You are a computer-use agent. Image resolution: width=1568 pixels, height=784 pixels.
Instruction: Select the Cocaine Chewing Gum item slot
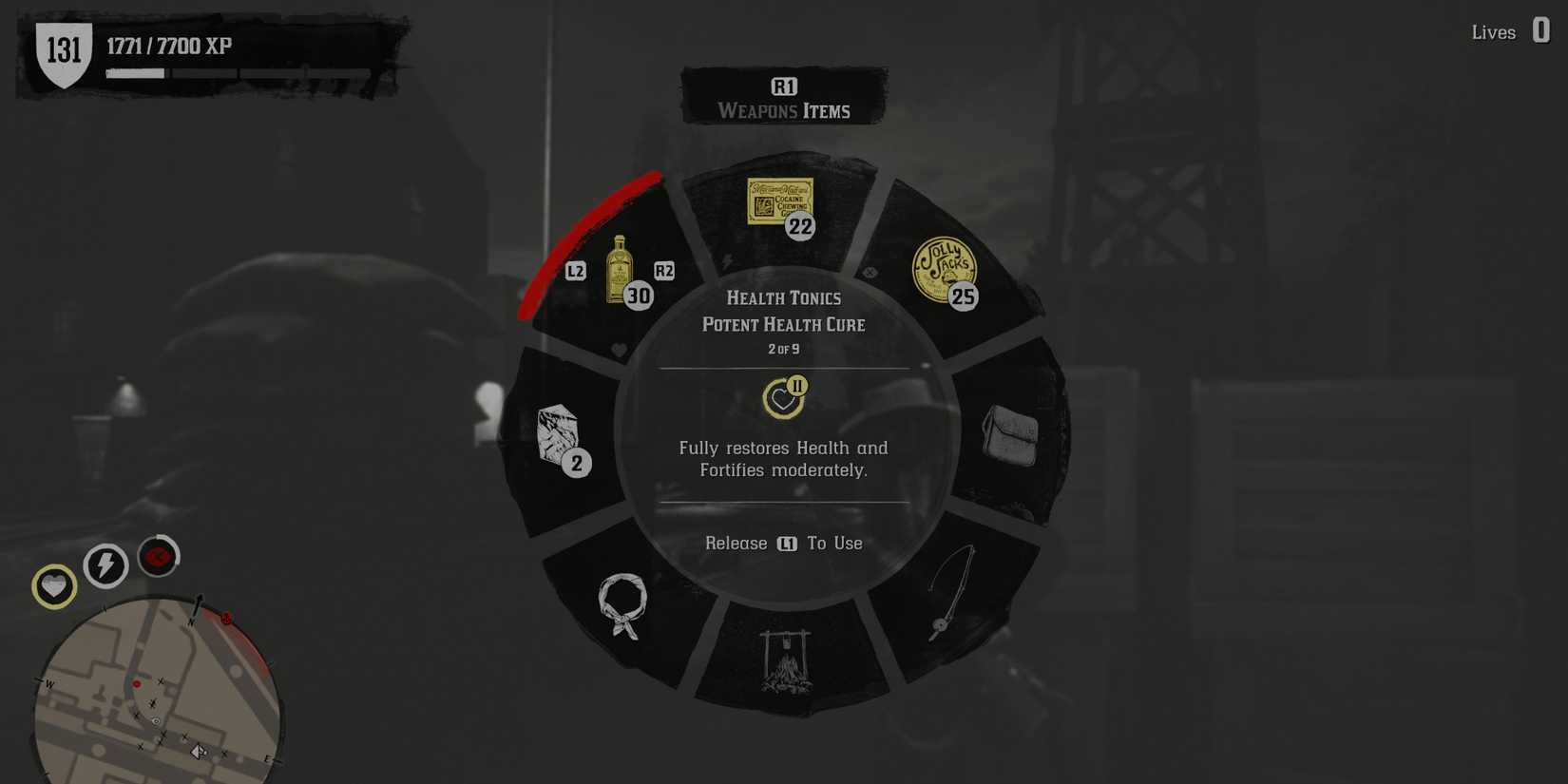click(779, 201)
